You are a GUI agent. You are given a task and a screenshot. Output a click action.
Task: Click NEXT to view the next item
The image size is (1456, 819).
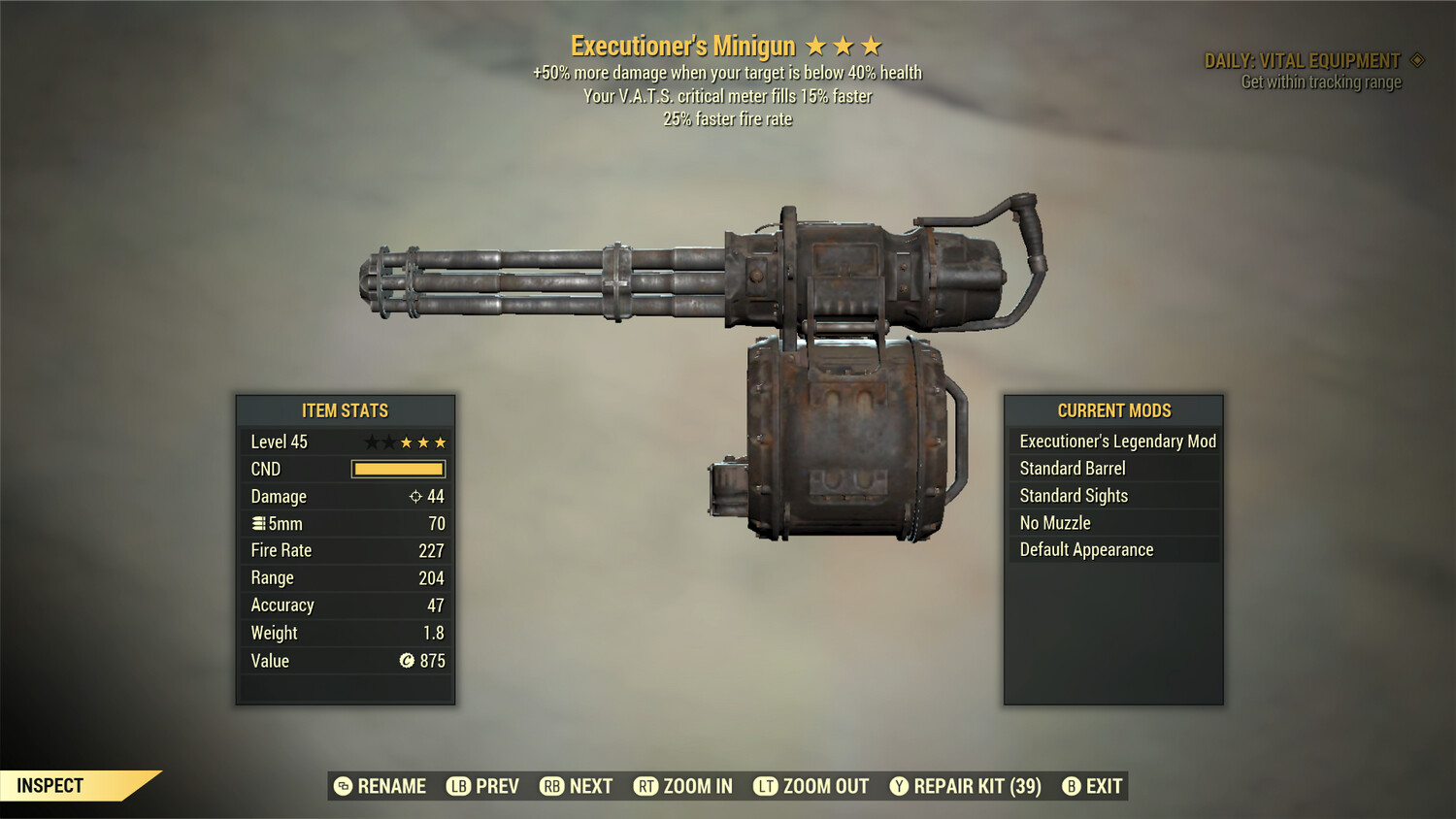pos(588,786)
